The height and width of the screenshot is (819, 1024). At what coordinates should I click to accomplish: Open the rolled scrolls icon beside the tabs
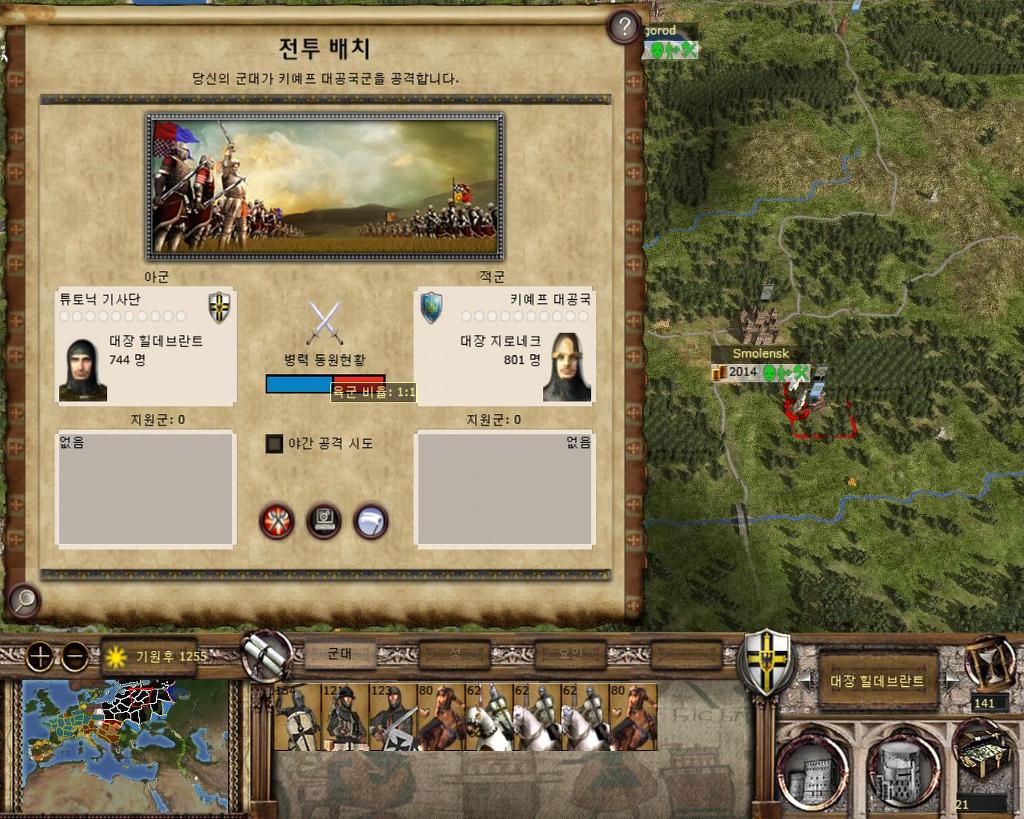click(x=266, y=656)
